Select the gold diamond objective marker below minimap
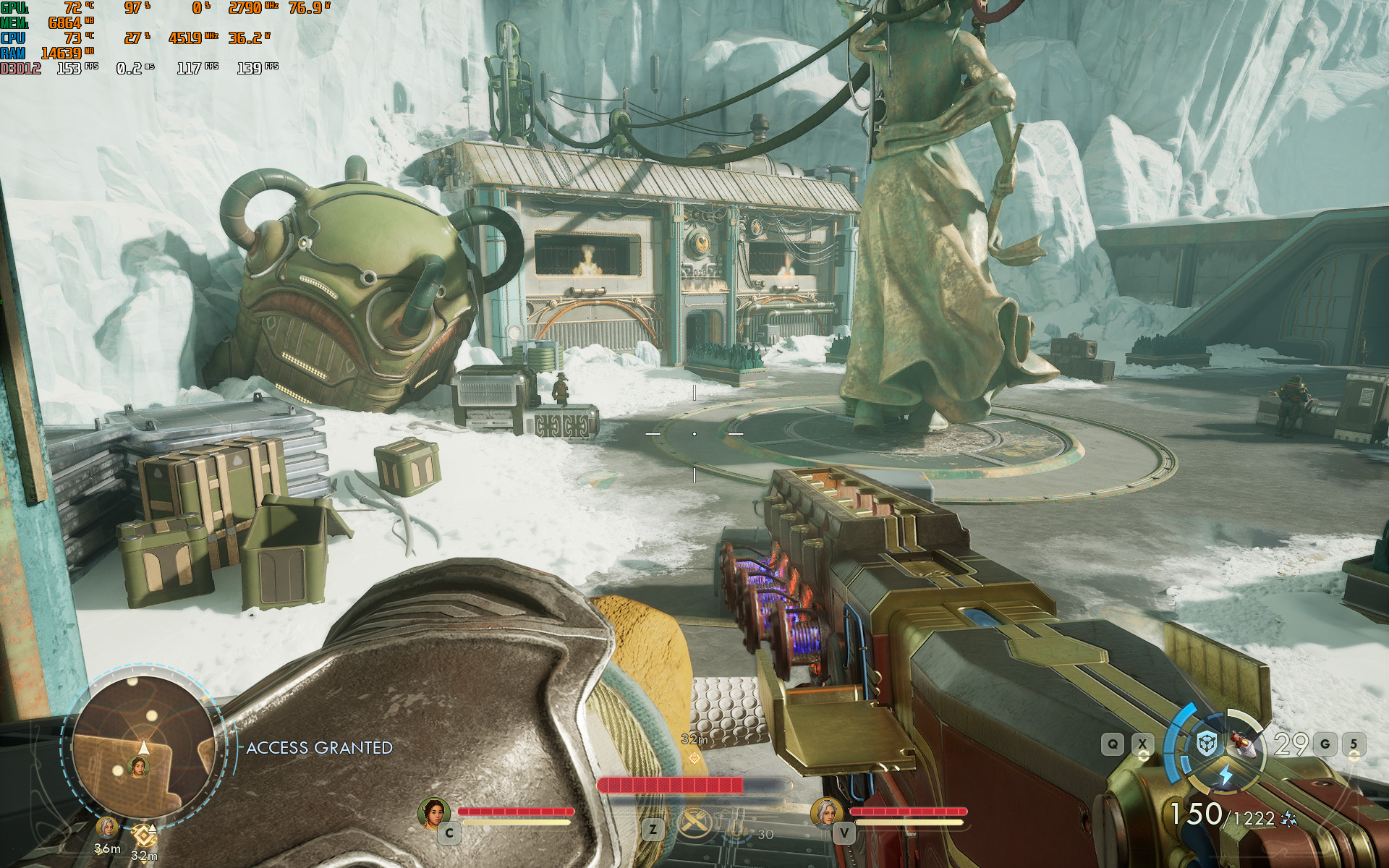The height and width of the screenshot is (868, 1389). [x=145, y=836]
